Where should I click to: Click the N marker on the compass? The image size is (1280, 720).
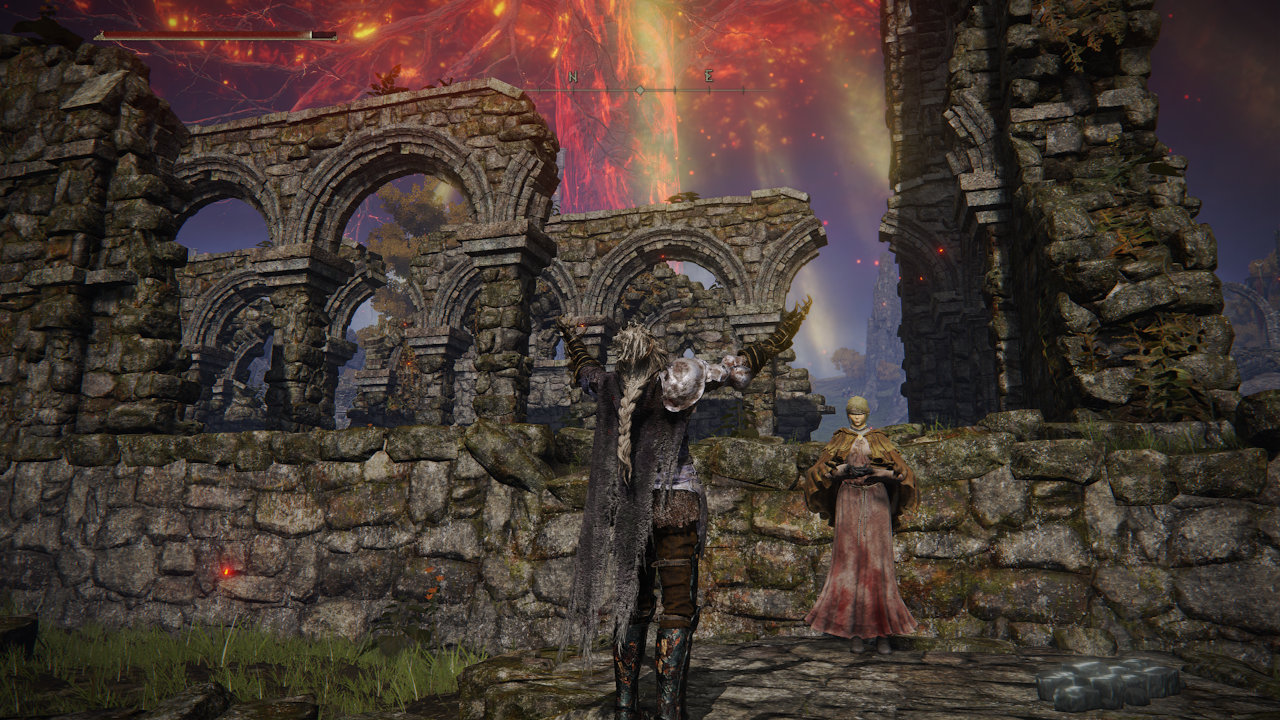coord(573,77)
